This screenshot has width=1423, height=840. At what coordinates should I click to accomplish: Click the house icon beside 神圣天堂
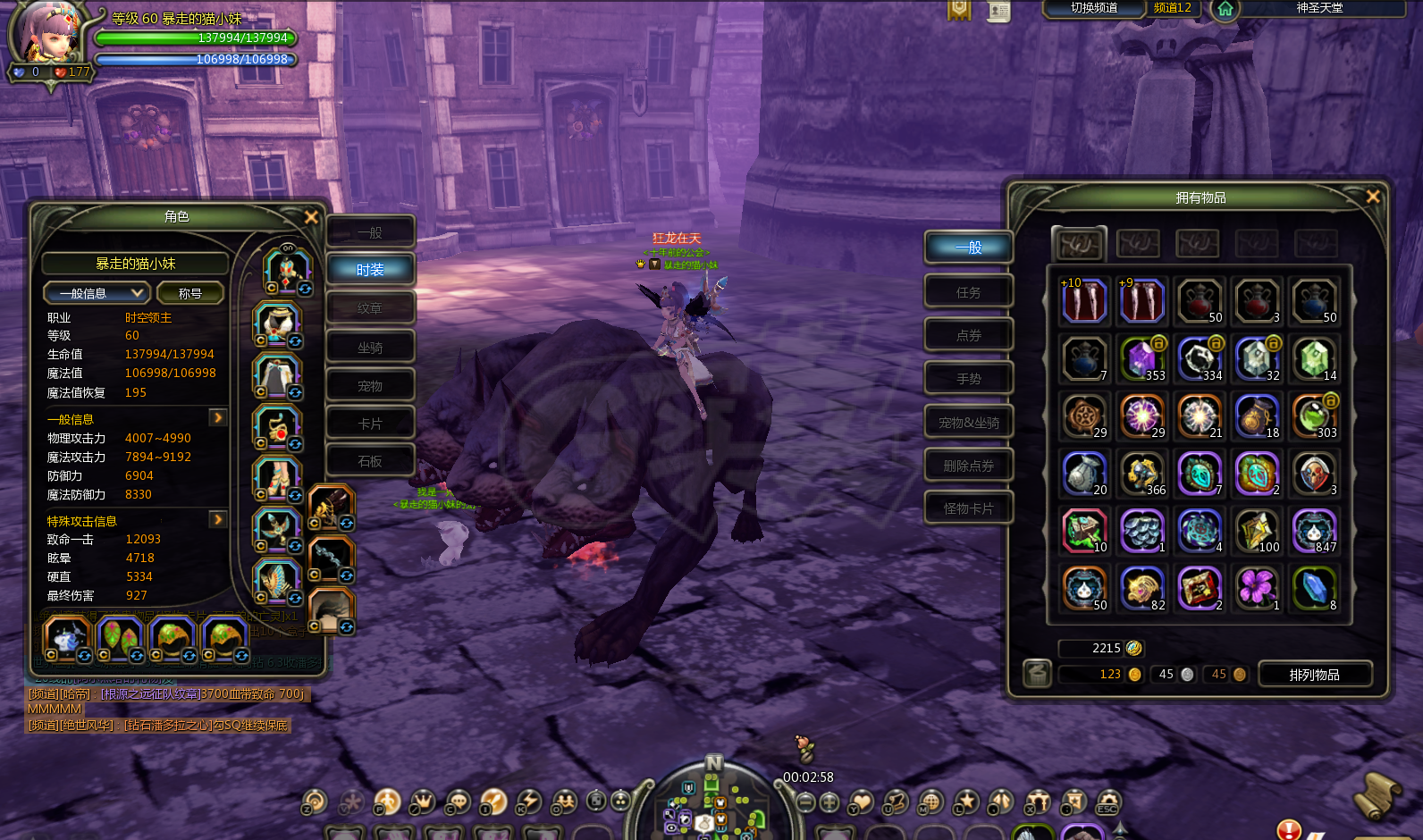[1225, 9]
